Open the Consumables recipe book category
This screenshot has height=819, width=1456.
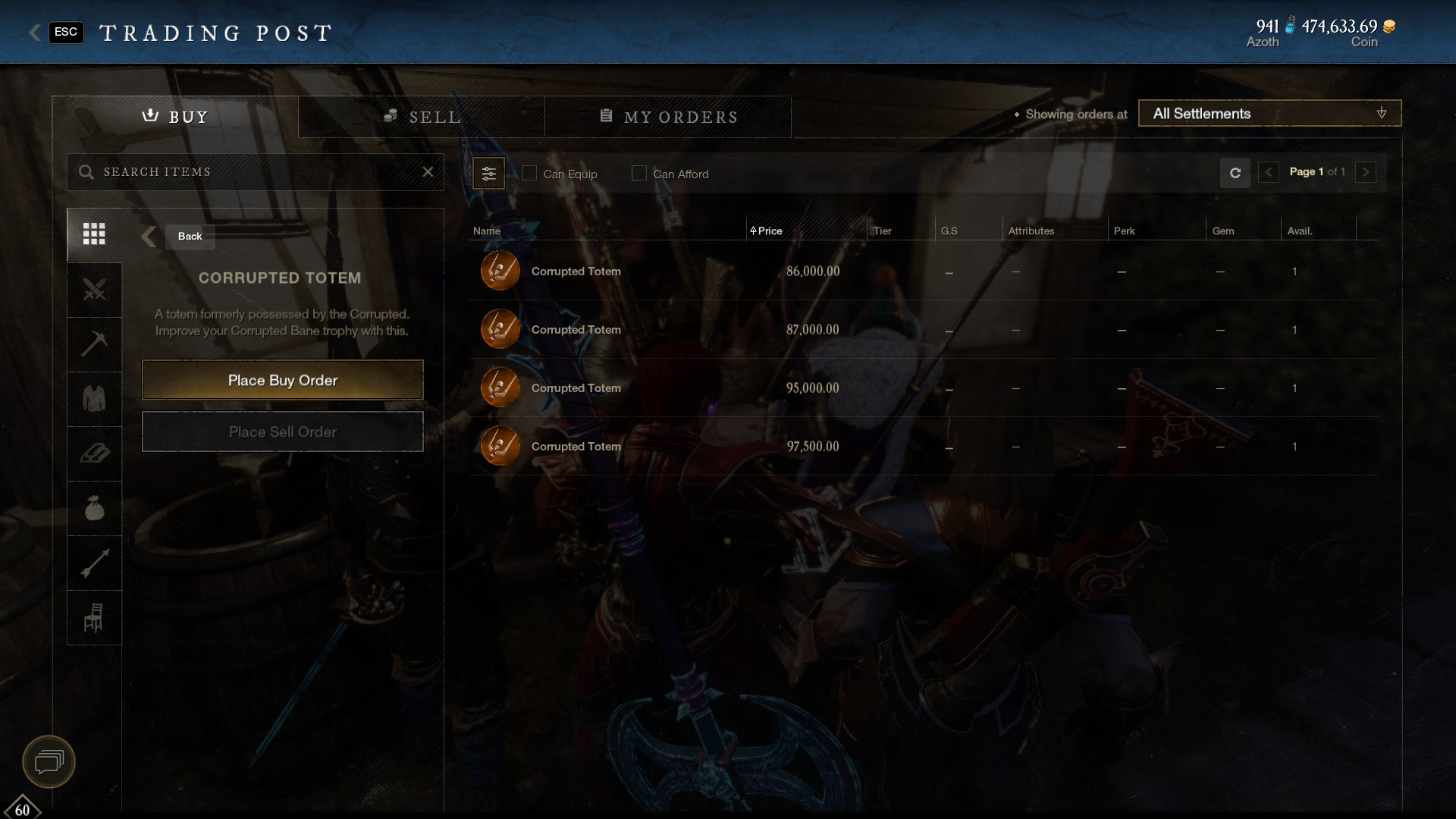pos(93,453)
